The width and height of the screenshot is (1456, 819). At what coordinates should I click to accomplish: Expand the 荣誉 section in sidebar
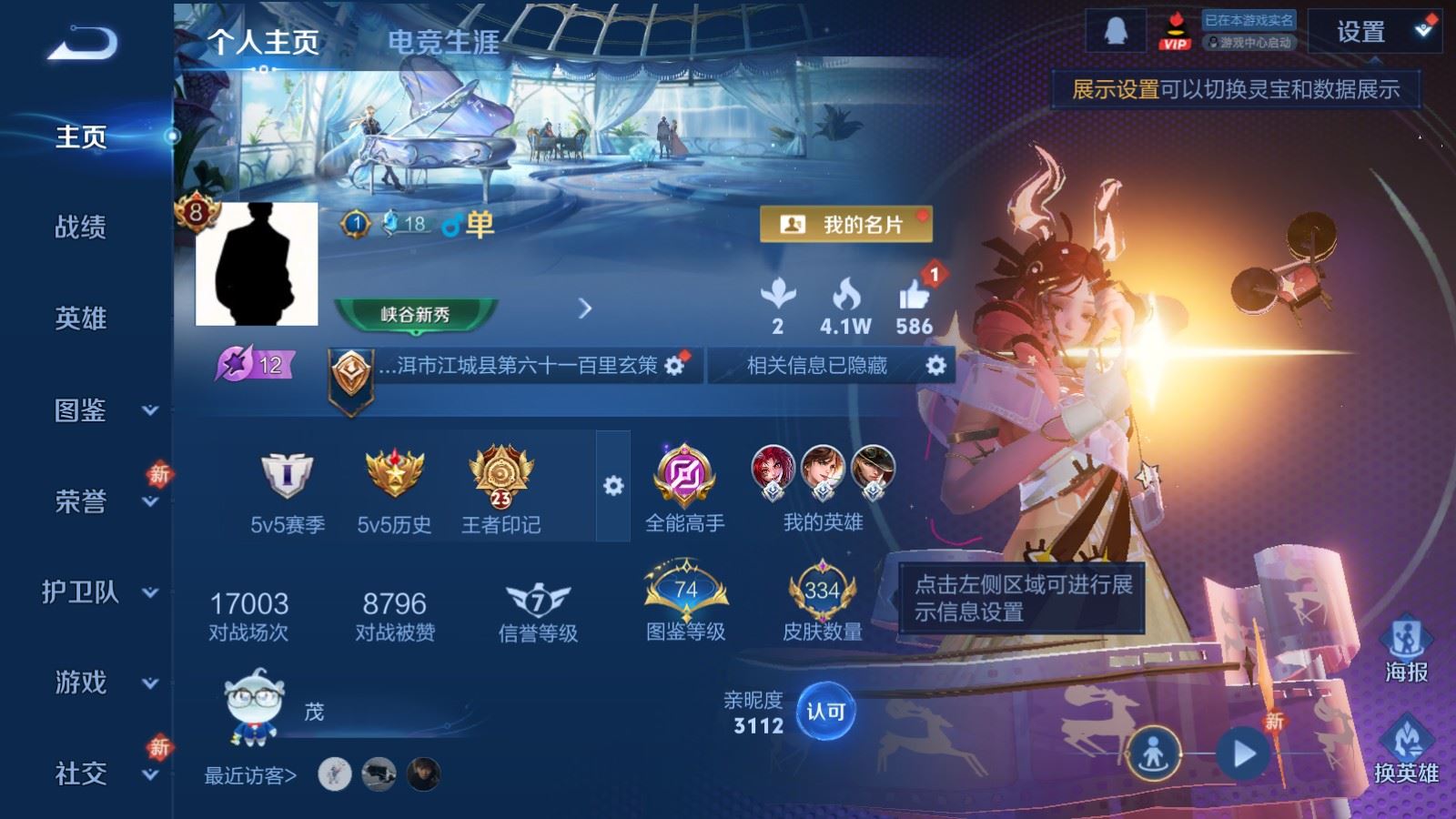80,502
